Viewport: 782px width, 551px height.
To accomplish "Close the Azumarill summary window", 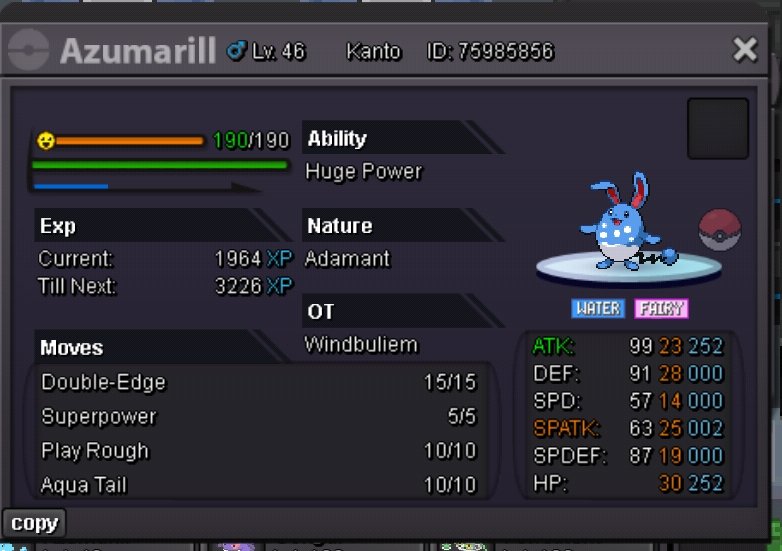I will pos(745,49).
